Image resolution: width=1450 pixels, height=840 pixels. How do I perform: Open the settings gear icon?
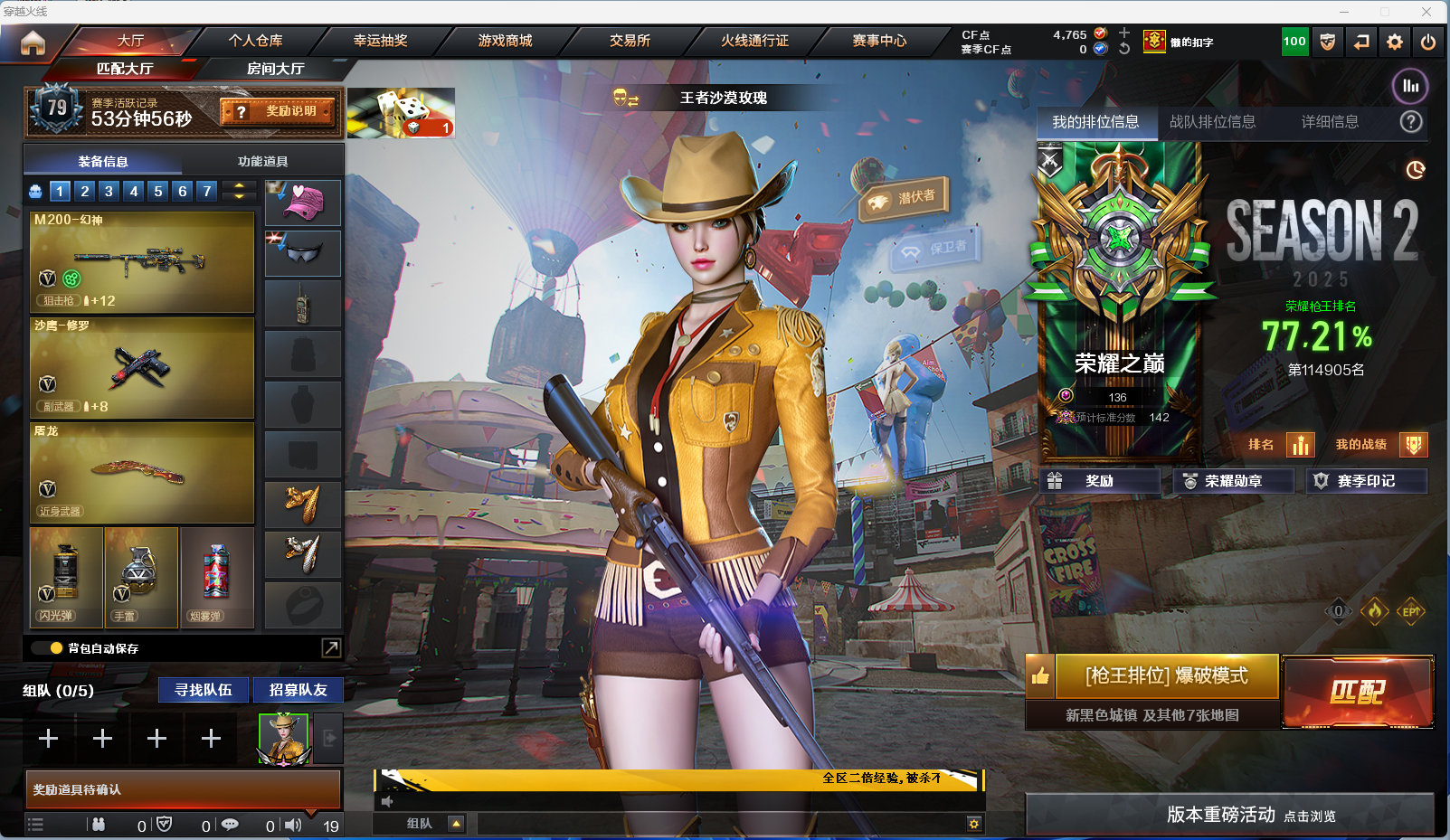coord(1395,42)
